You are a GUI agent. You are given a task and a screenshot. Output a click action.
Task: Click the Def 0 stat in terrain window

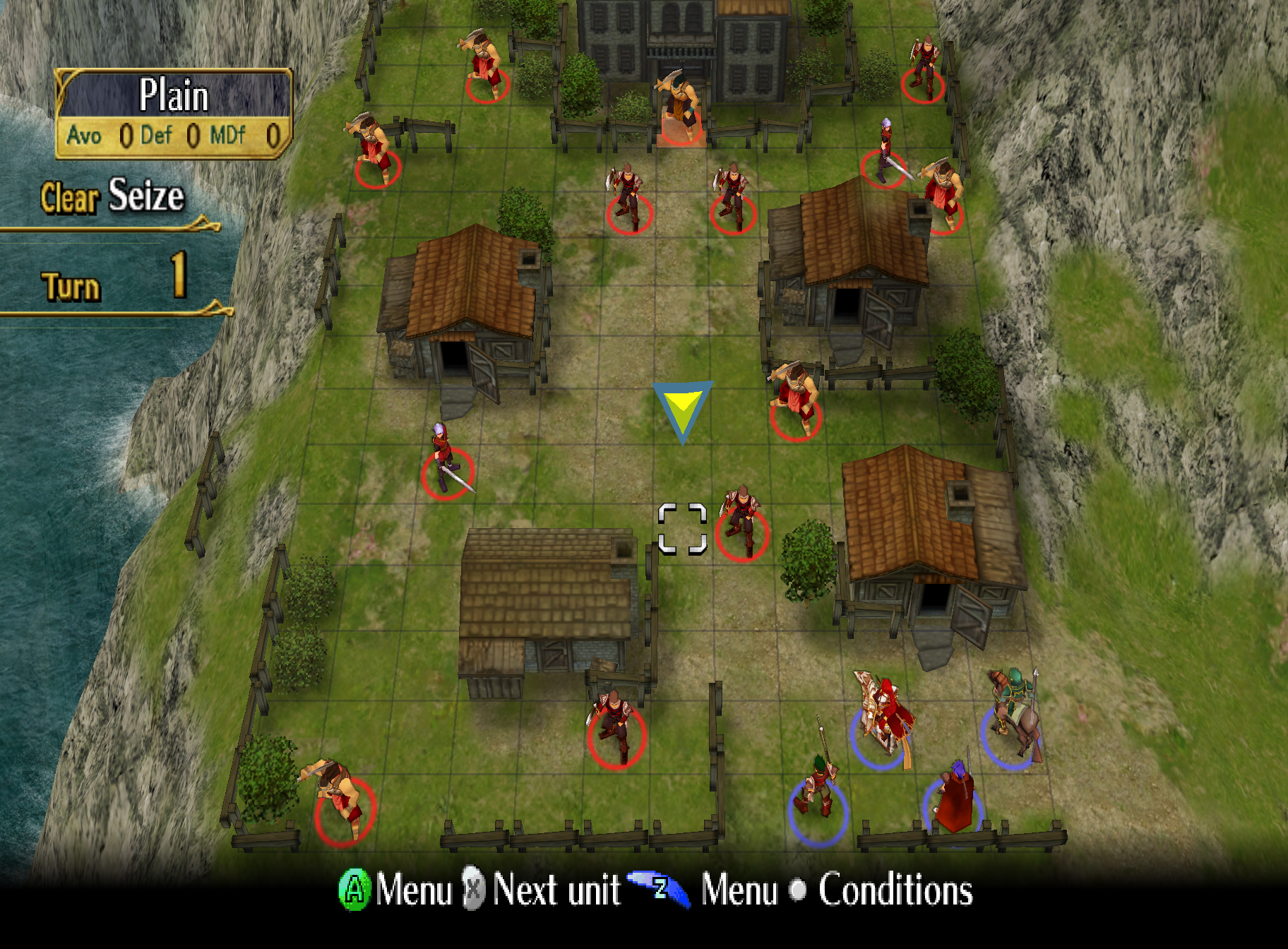click(177, 136)
